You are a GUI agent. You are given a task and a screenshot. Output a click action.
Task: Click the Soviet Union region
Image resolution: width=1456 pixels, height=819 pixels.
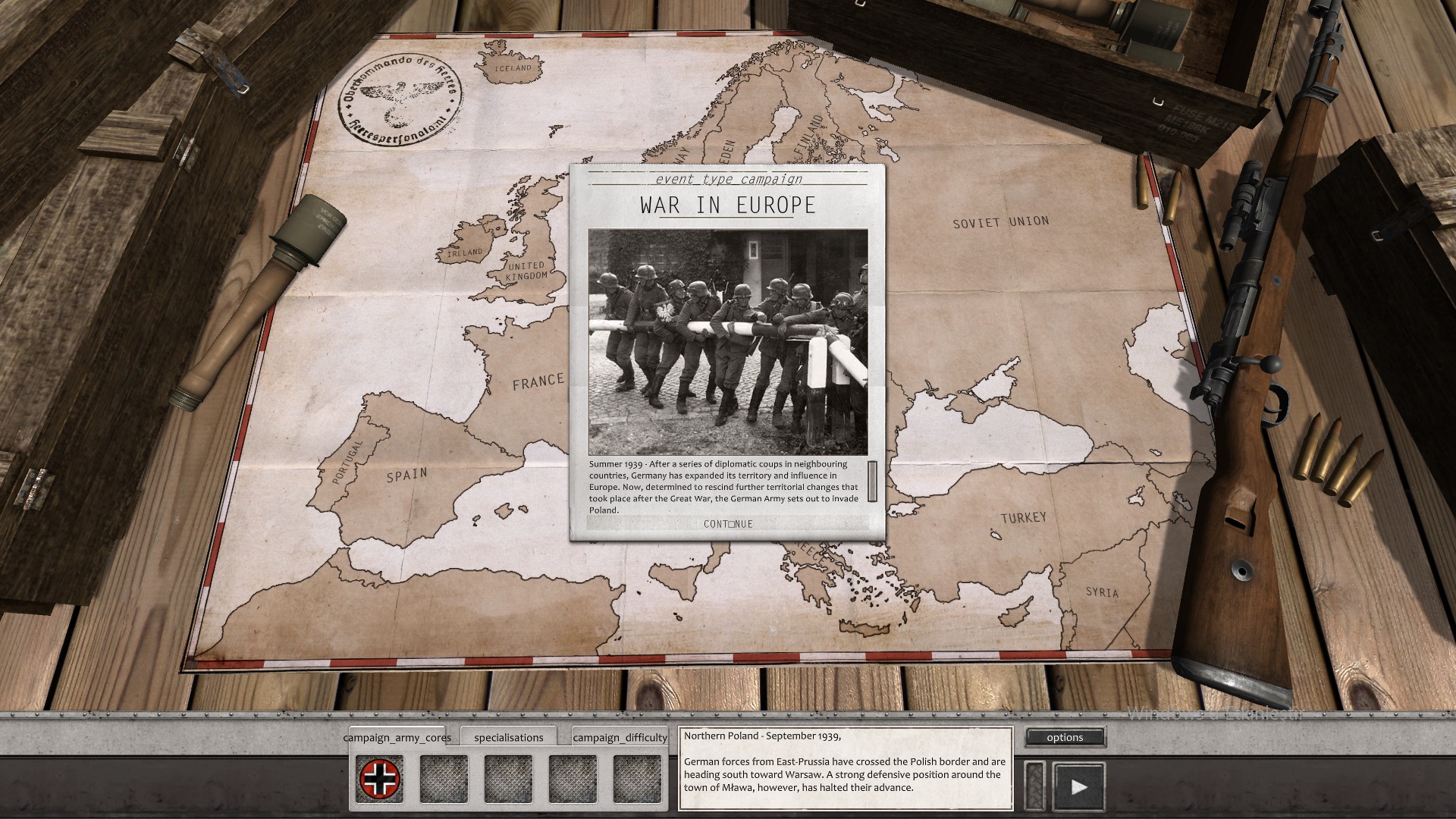[x=1001, y=224]
